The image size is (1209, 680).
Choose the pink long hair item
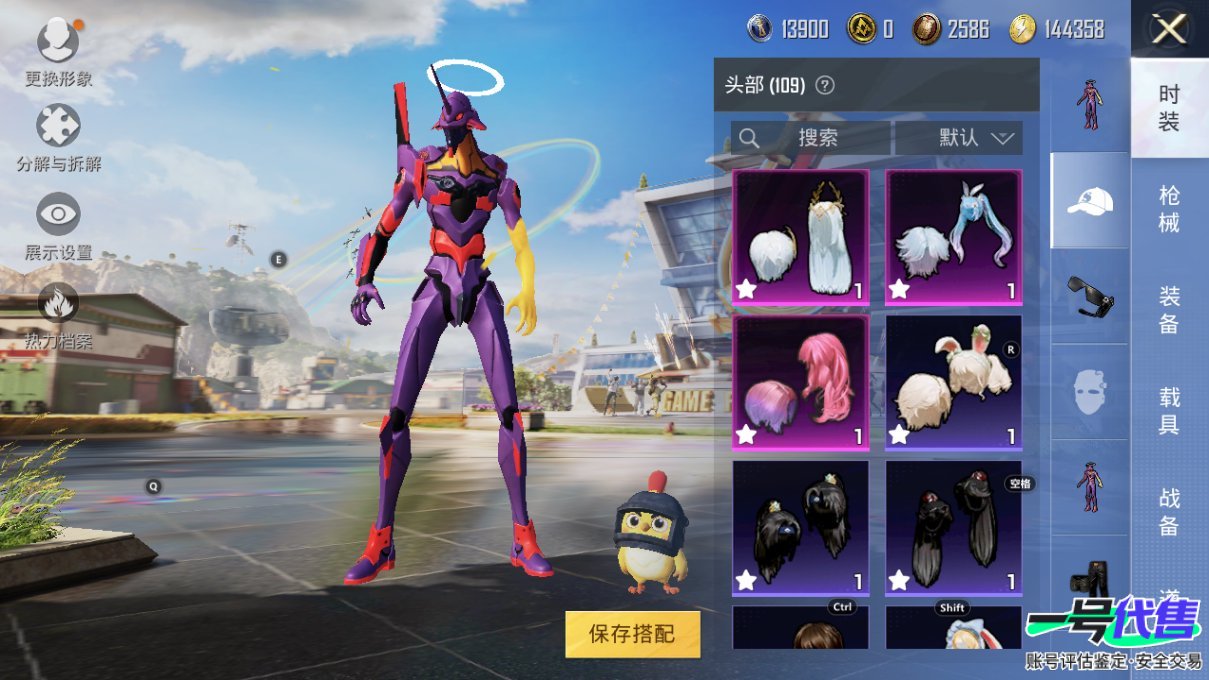click(800, 382)
